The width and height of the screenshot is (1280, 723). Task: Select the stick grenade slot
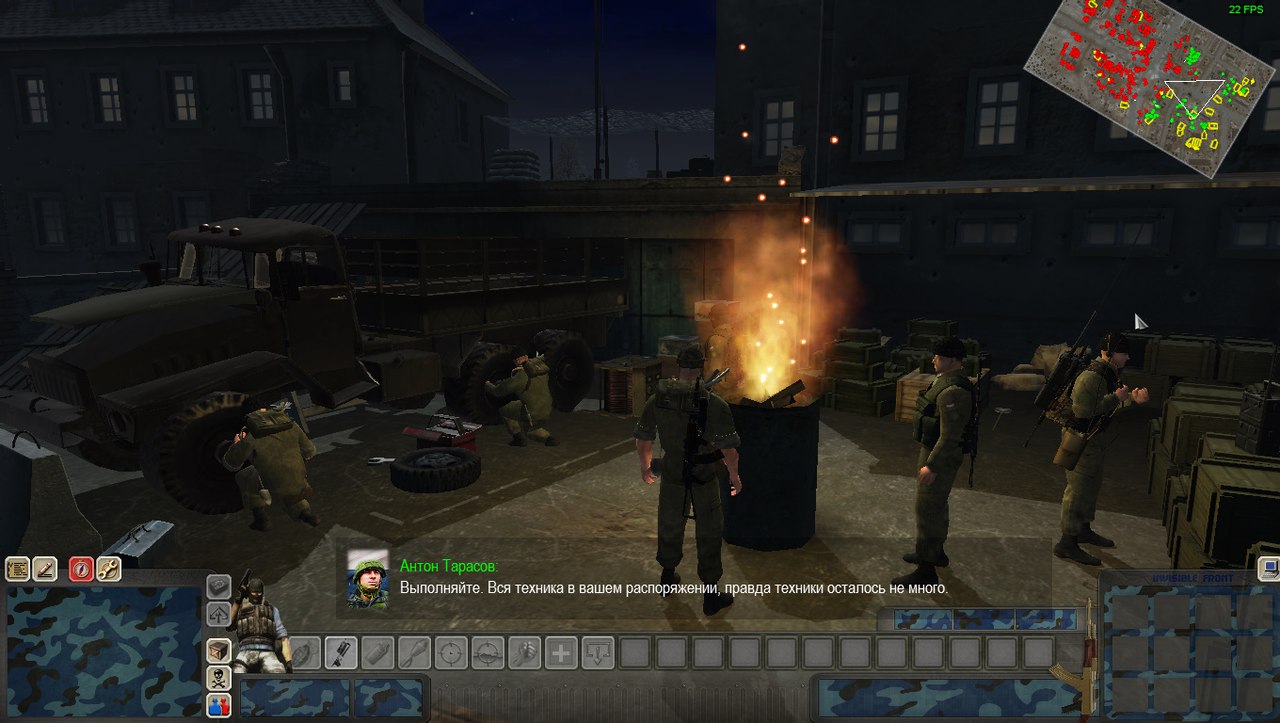click(x=414, y=653)
